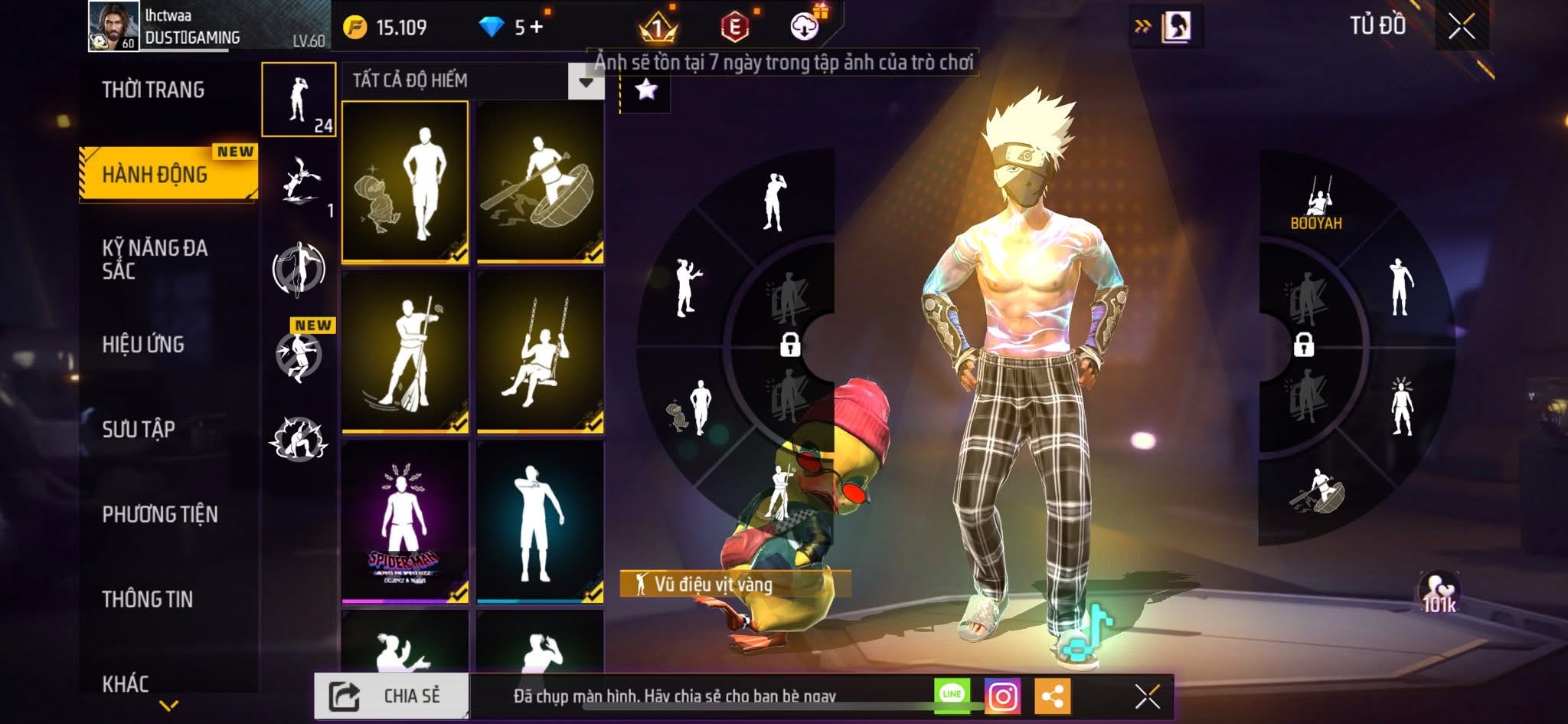Open the Thông Tin section
The width and height of the screenshot is (1568, 724).
148,599
